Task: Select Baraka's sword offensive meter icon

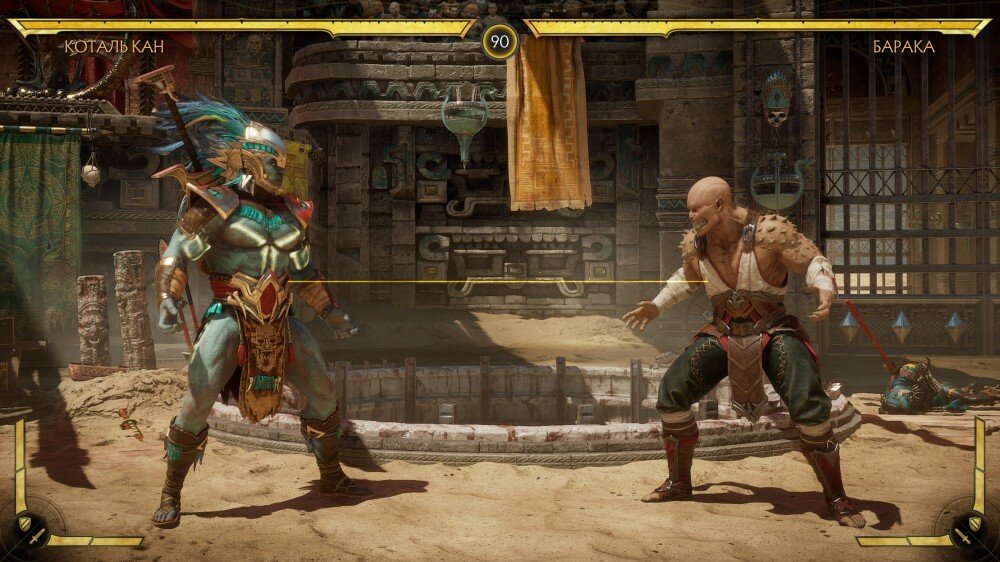Action: click(x=961, y=538)
